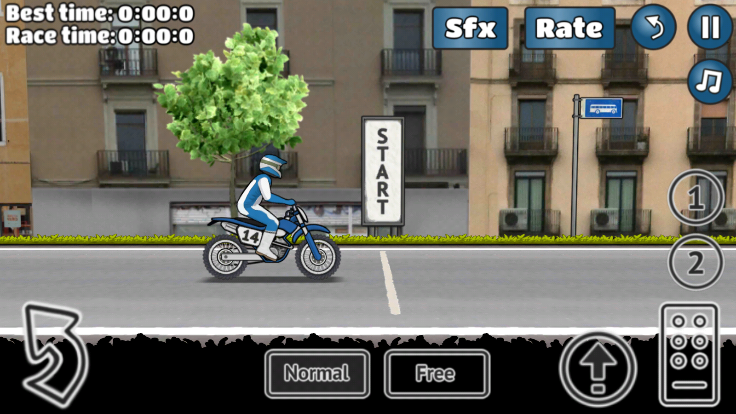
Task: Toggle sound effects with the Sfx button
Action: pyautogui.click(x=470, y=28)
